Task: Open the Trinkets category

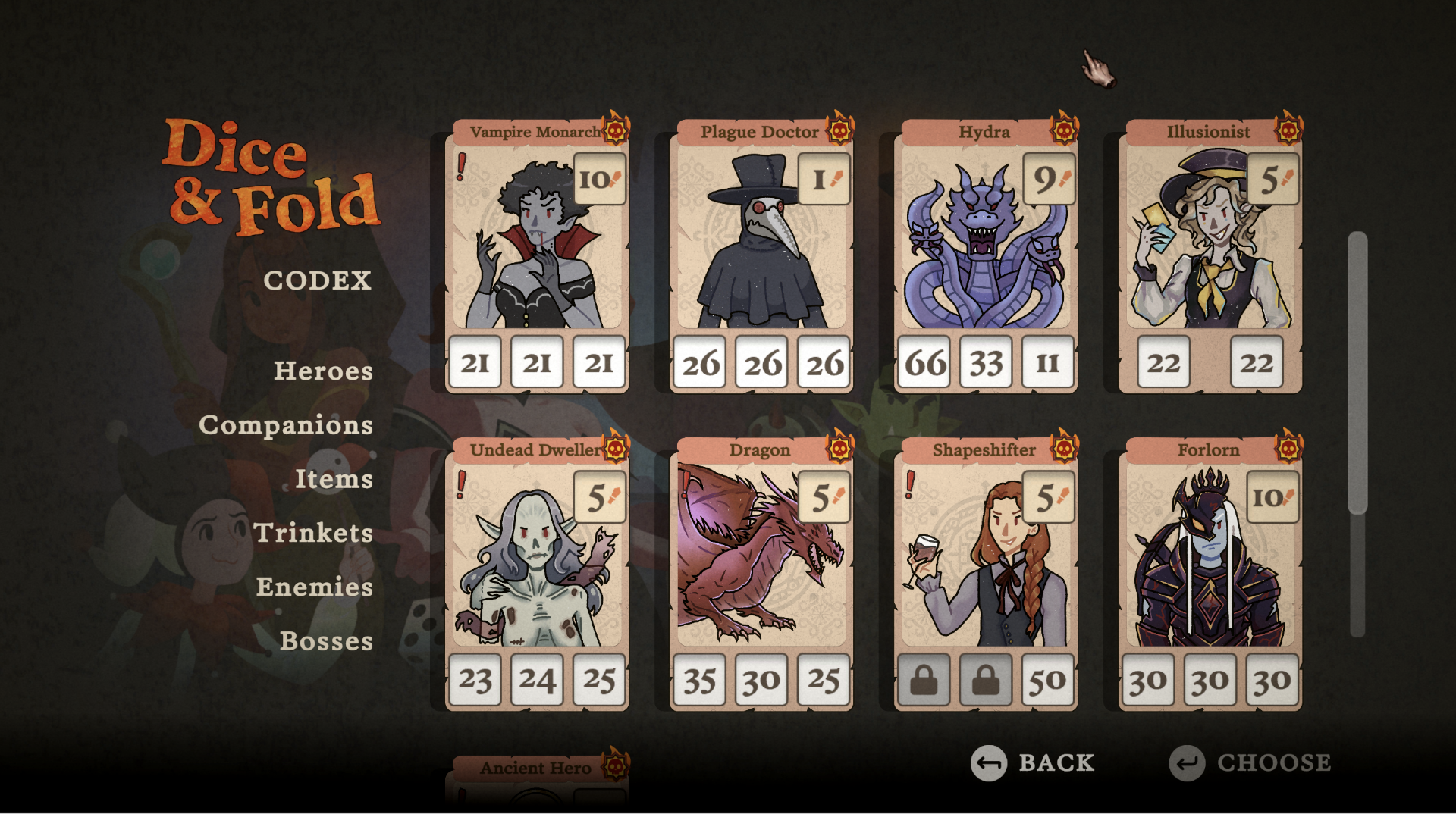Action: coord(313,534)
